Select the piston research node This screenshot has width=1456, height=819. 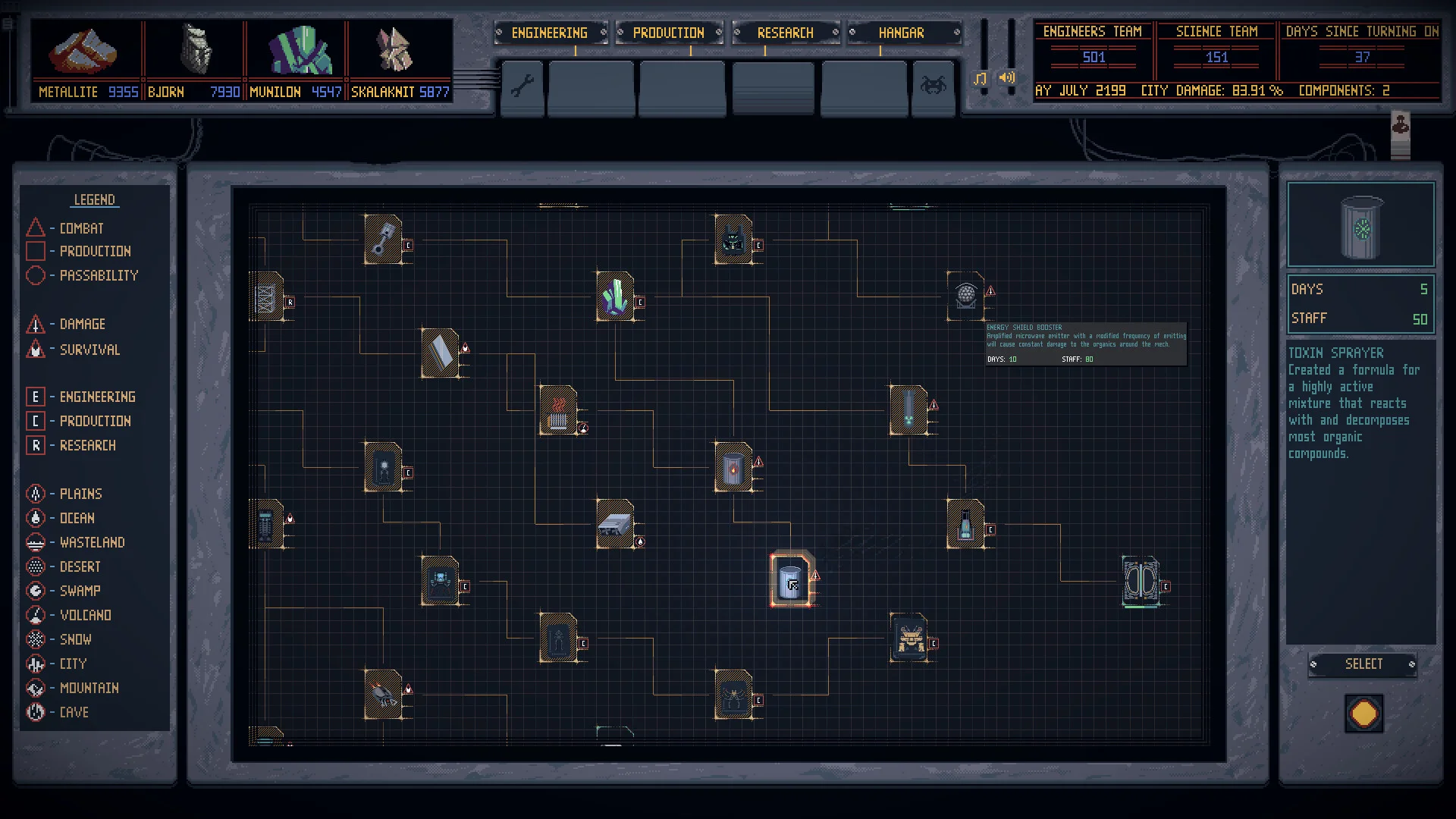pos(383,240)
